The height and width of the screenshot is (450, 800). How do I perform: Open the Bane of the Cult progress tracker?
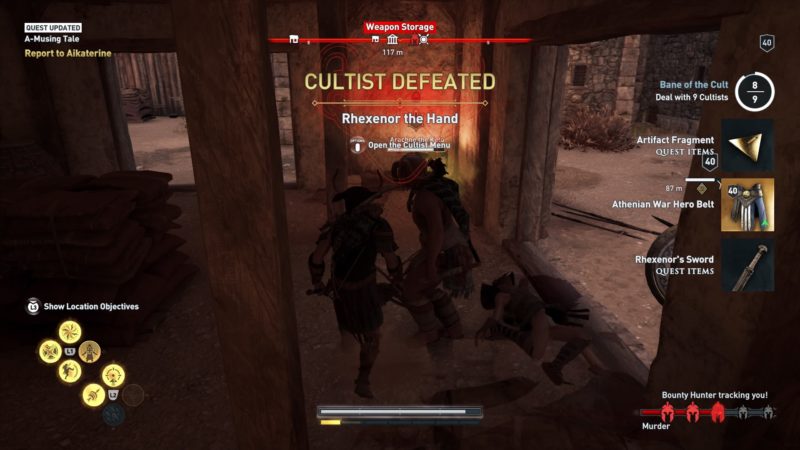pyautogui.click(x=755, y=92)
